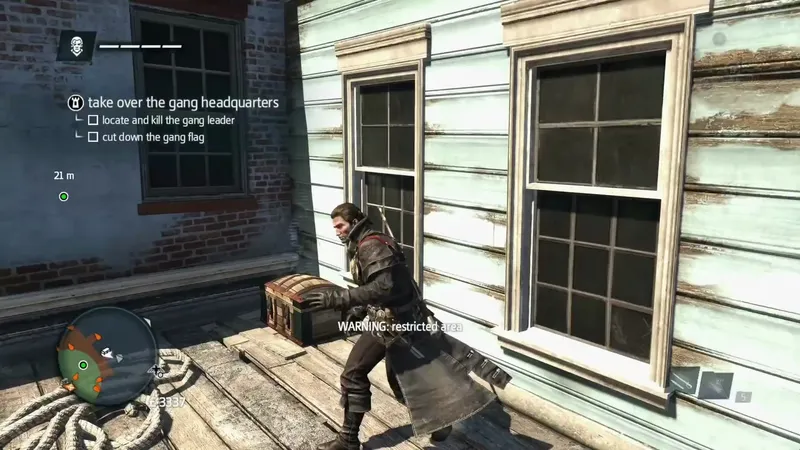
Task: Click the green objective waypoint marker
Action: 63,197
